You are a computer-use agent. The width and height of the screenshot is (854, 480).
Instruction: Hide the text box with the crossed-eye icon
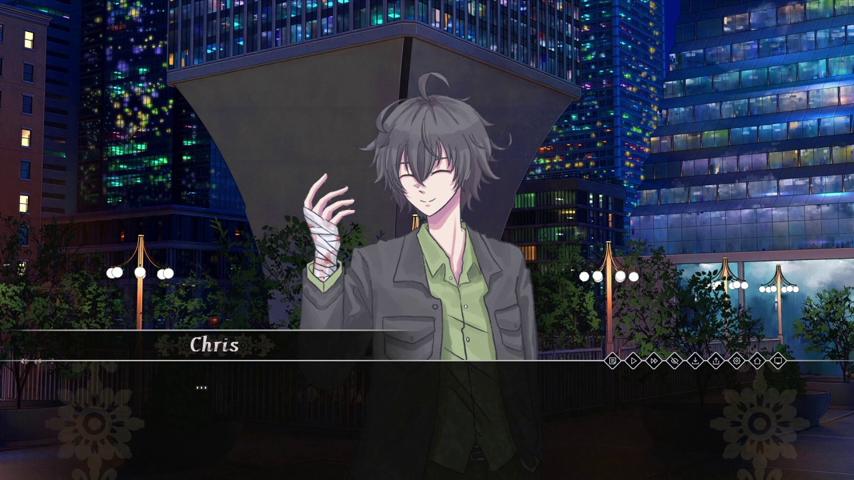[x=675, y=361]
